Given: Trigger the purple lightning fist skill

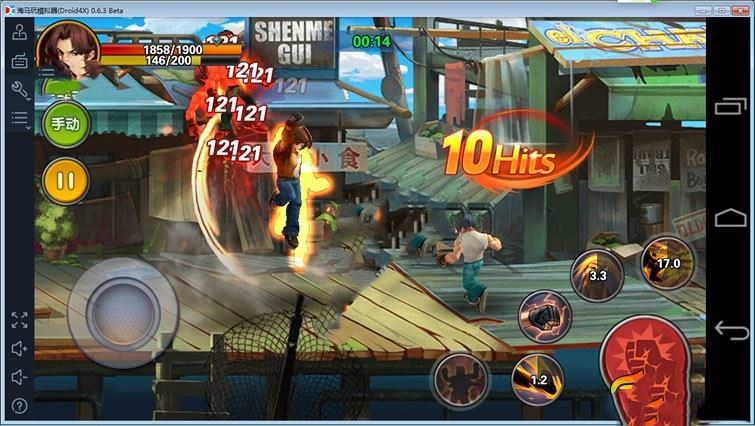Looking at the screenshot, I should pos(544,317).
